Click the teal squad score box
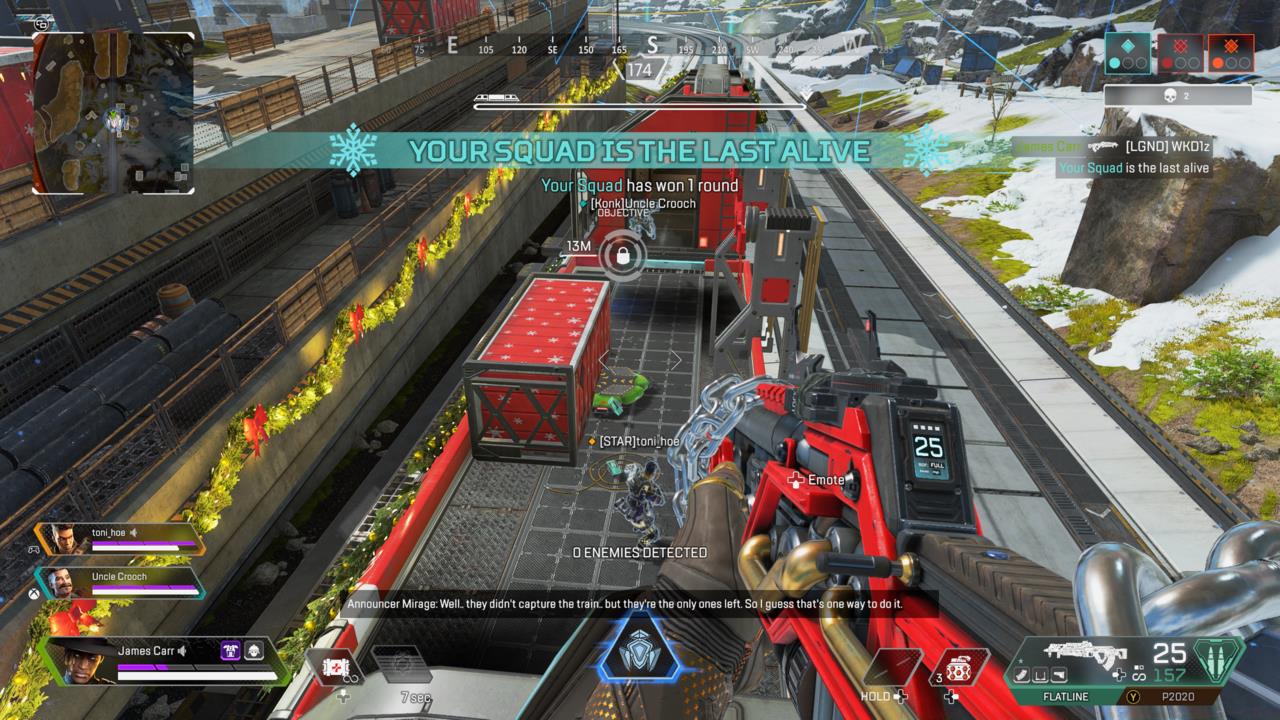 pos(1128,52)
